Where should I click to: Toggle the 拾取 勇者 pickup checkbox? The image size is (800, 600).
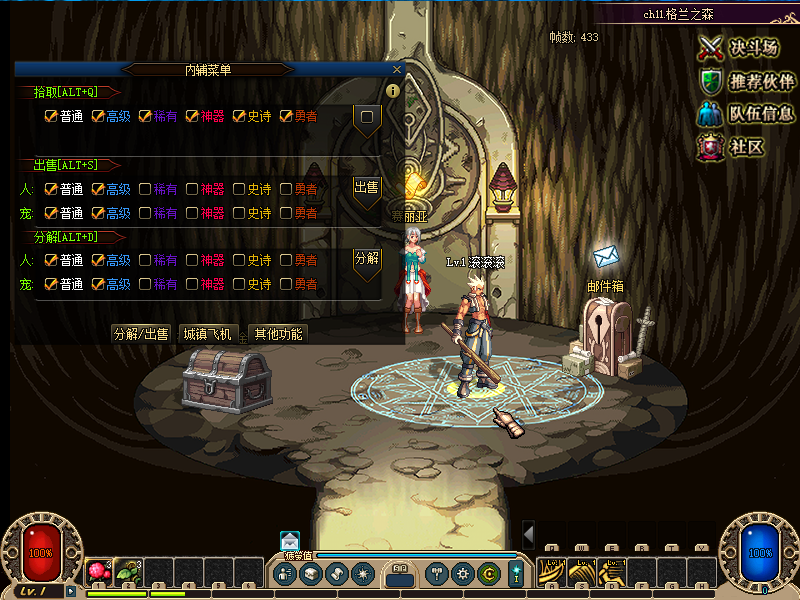coord(287,117)
